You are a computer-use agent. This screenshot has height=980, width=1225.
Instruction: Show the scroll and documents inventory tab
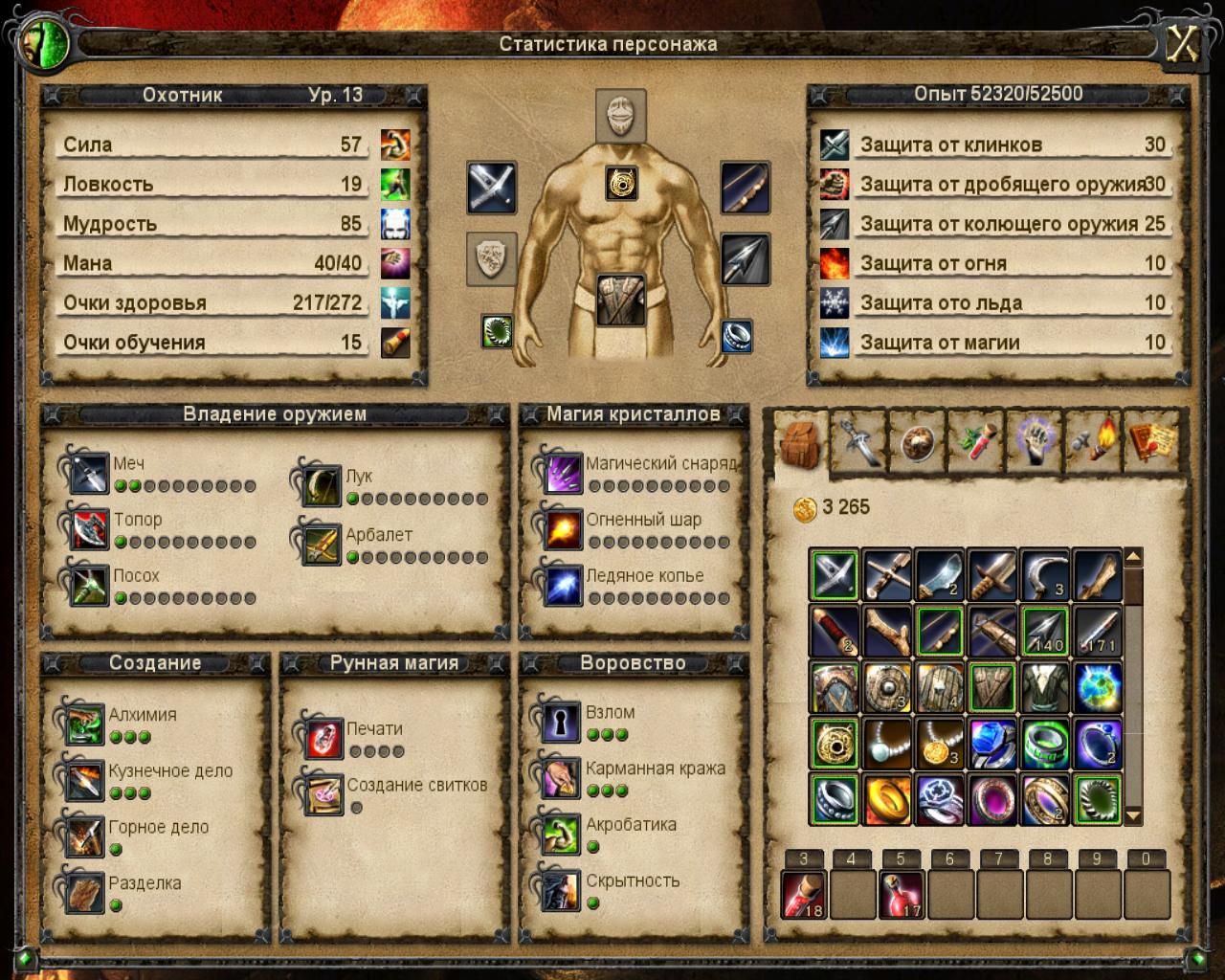[x=1153, y=440]
